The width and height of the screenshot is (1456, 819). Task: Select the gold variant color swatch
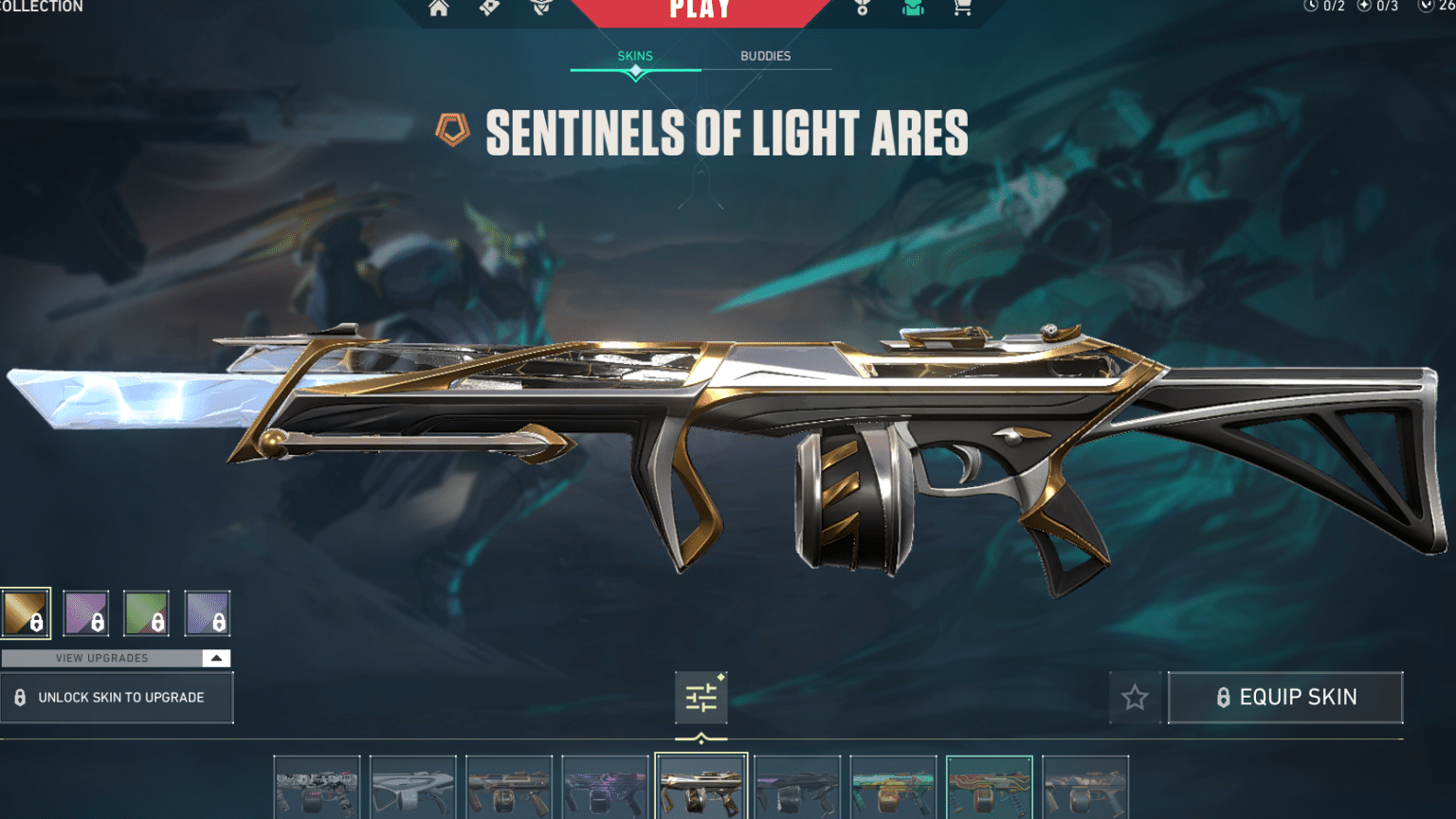pos(26,612)
